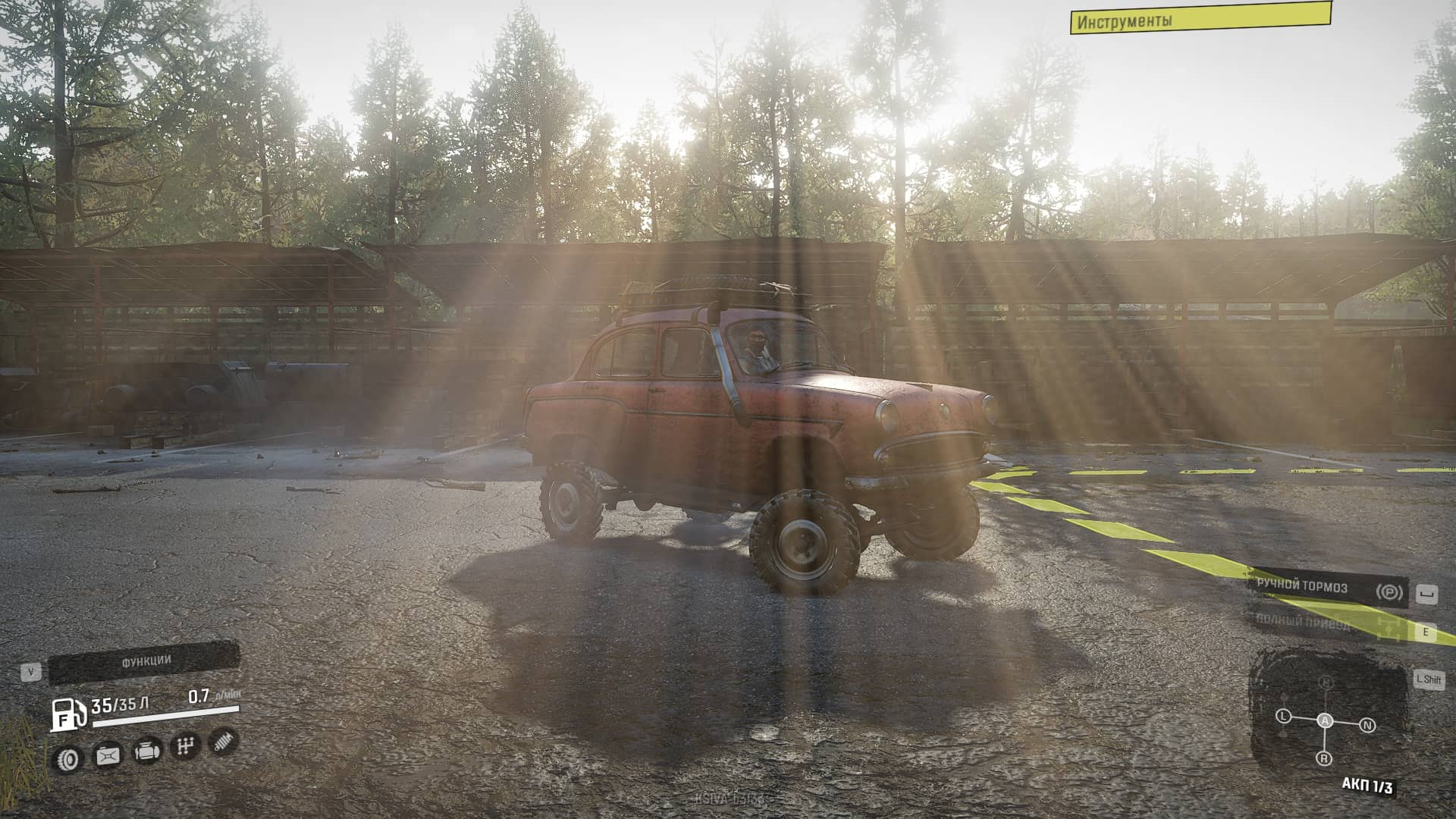The image size is (1456, 819).
Task: Select the N neutral gear
Action: 1367,726
